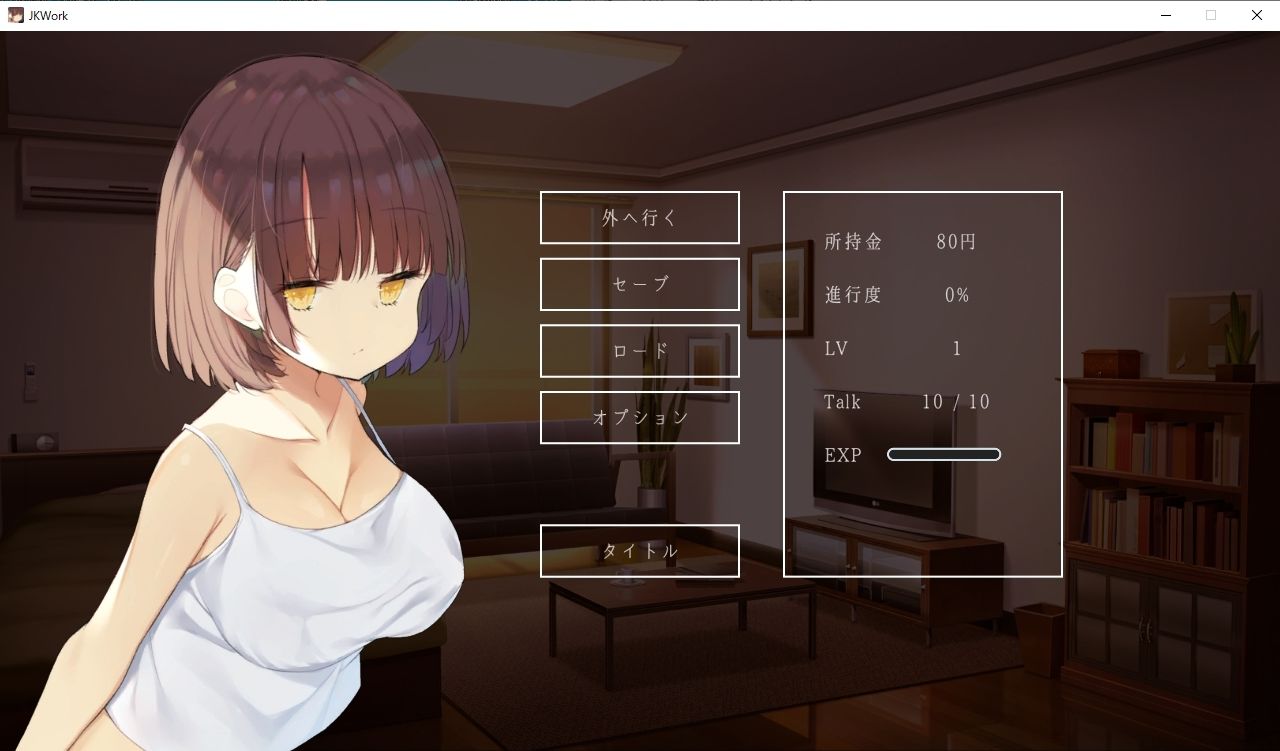Open the load screen via ロード
The image size is (1280, 751).
640,351
